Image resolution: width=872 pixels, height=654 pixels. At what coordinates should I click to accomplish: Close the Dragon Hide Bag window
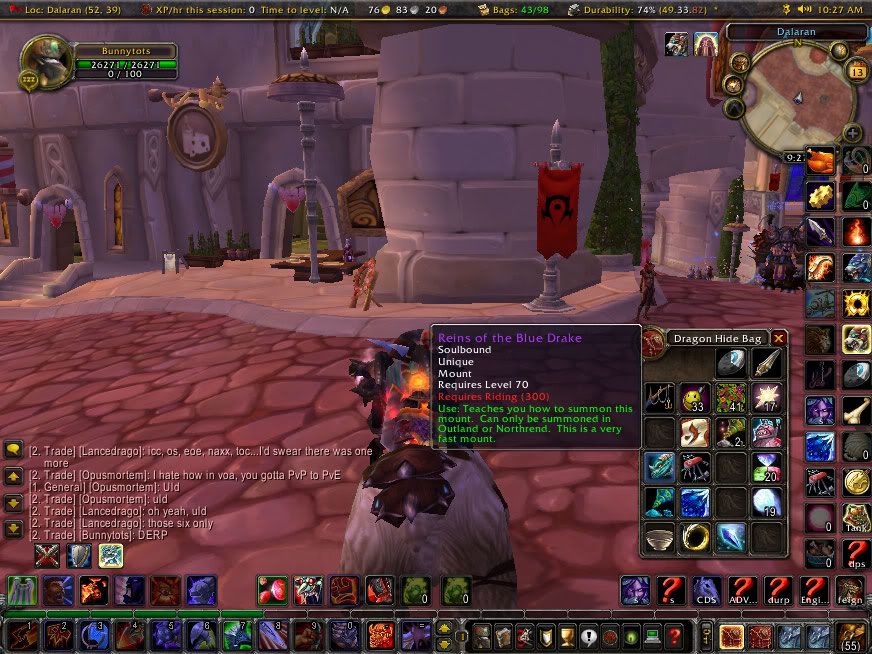click(779, 339)
